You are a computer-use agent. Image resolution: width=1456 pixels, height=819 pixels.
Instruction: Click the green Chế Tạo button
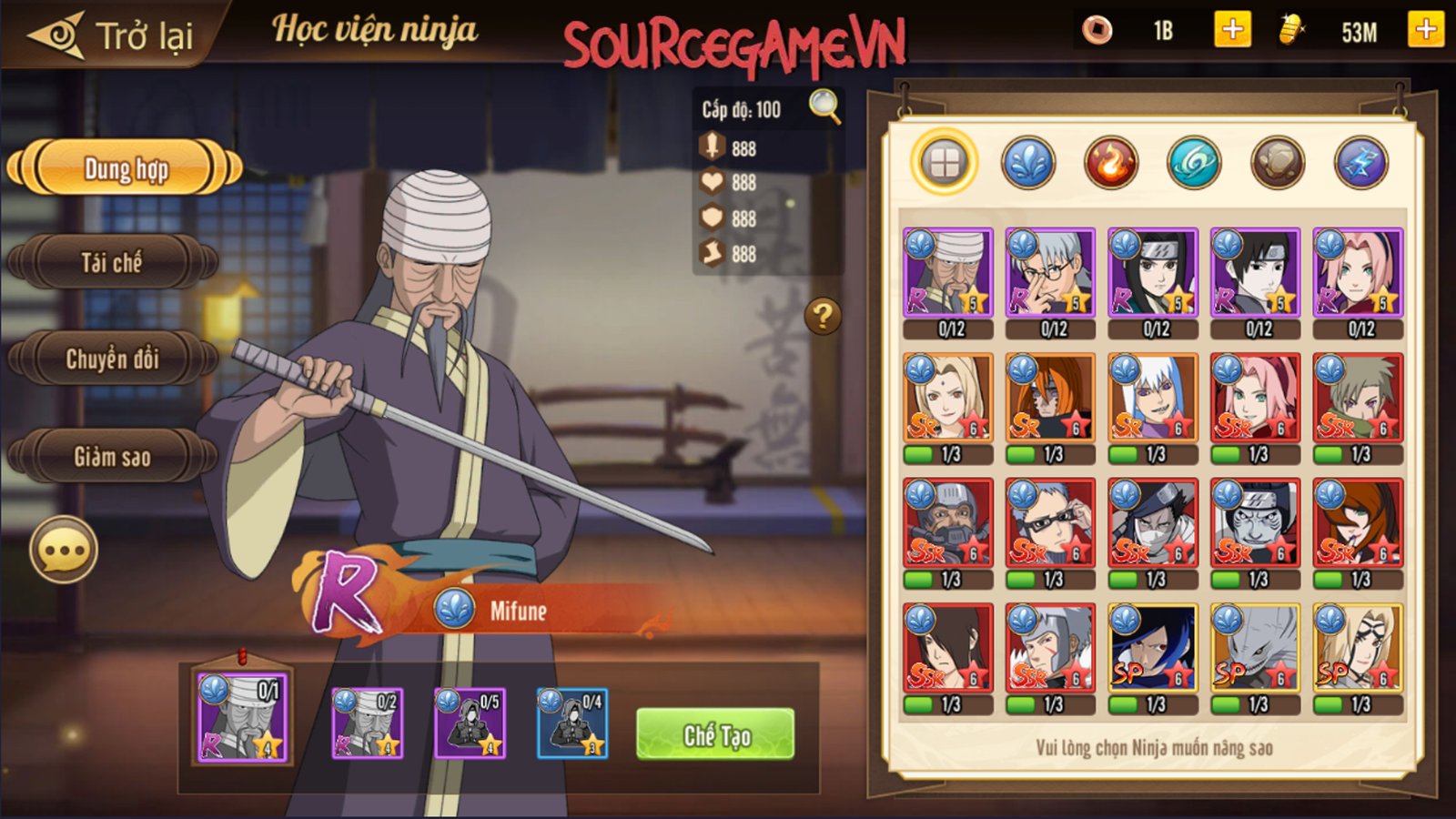tap(715, 733)
